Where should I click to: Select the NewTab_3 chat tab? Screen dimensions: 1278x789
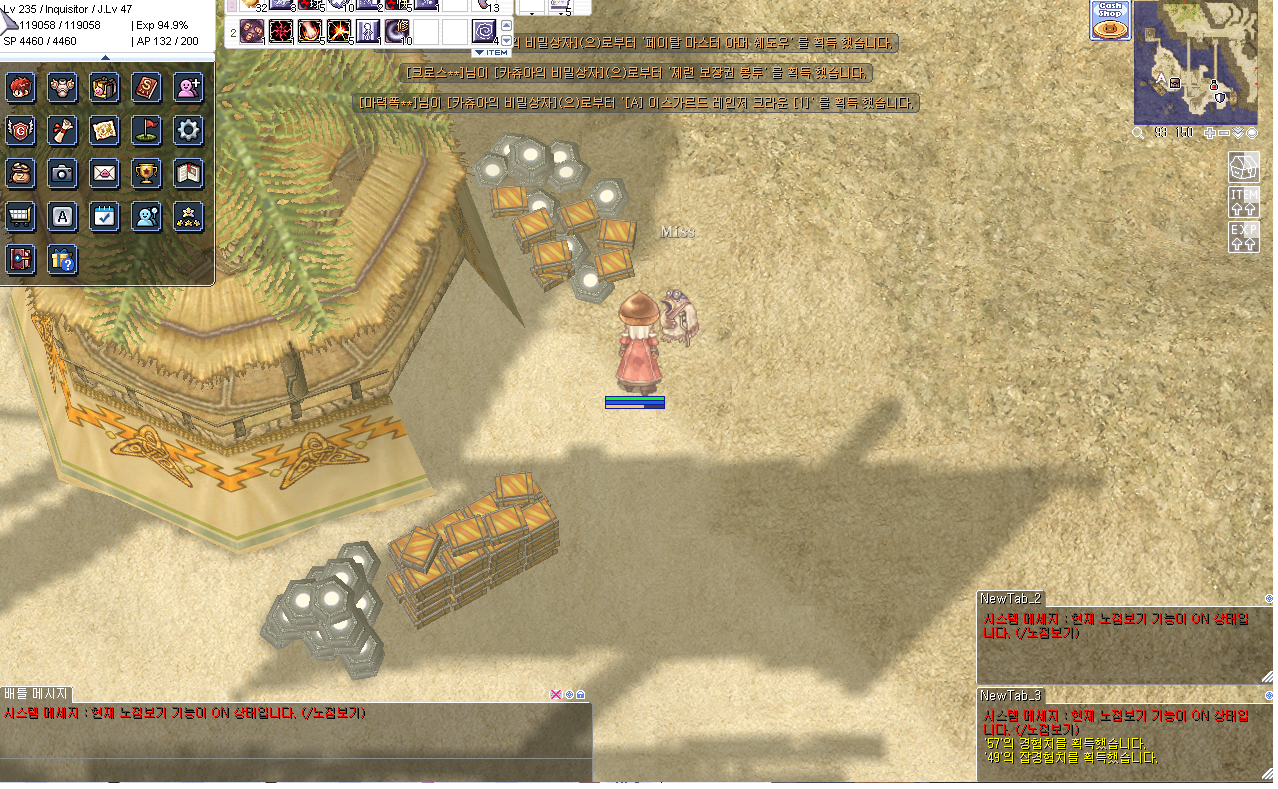(1010, 695)
